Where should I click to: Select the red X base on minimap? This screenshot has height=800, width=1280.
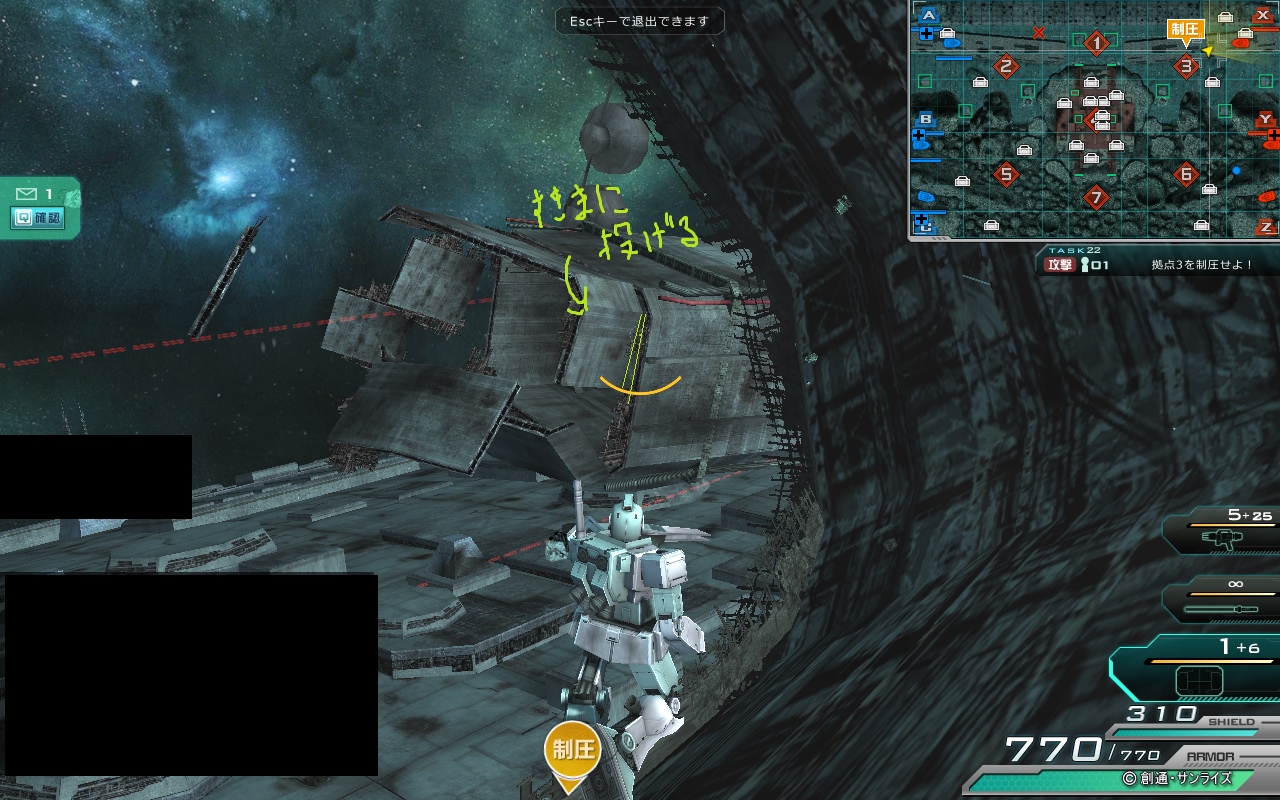point(1263,15)
